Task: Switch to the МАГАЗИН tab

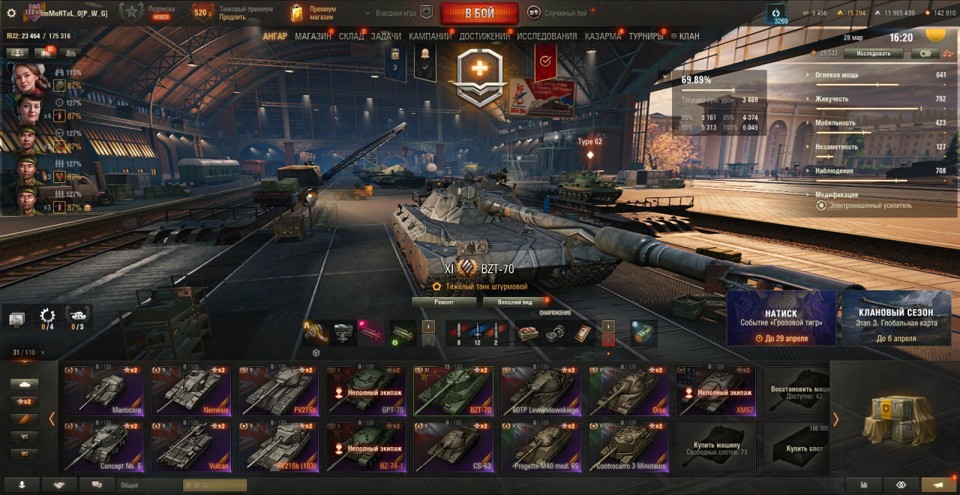Action: tap(313, 36)
